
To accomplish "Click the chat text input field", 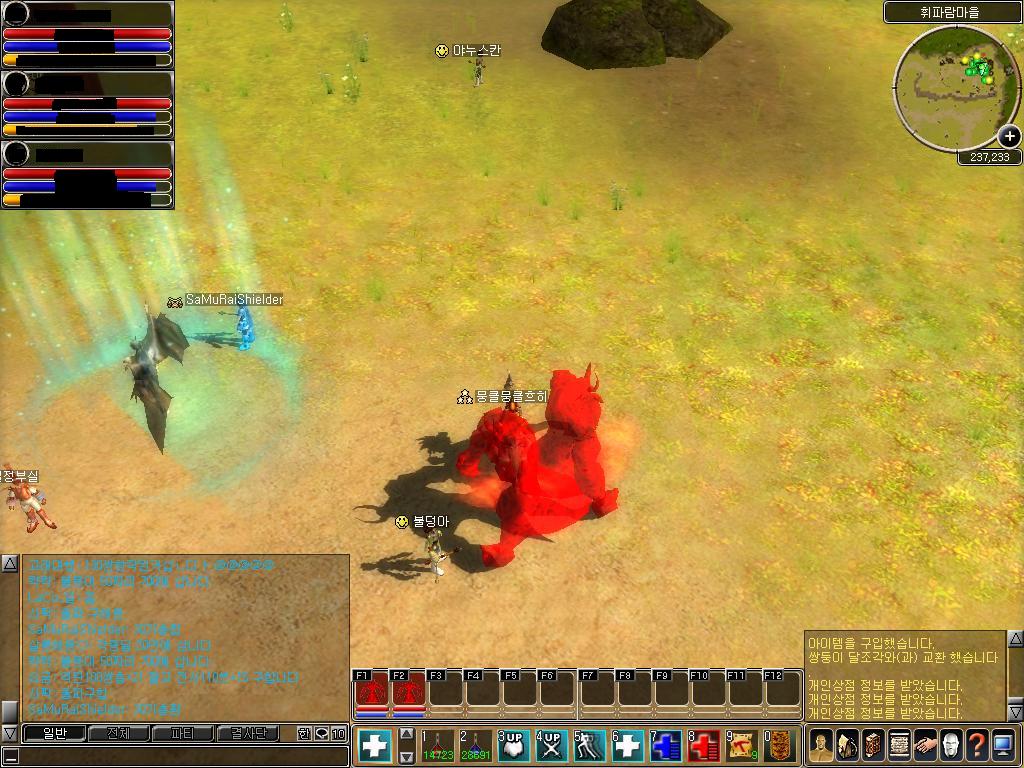I will [180, 757].
